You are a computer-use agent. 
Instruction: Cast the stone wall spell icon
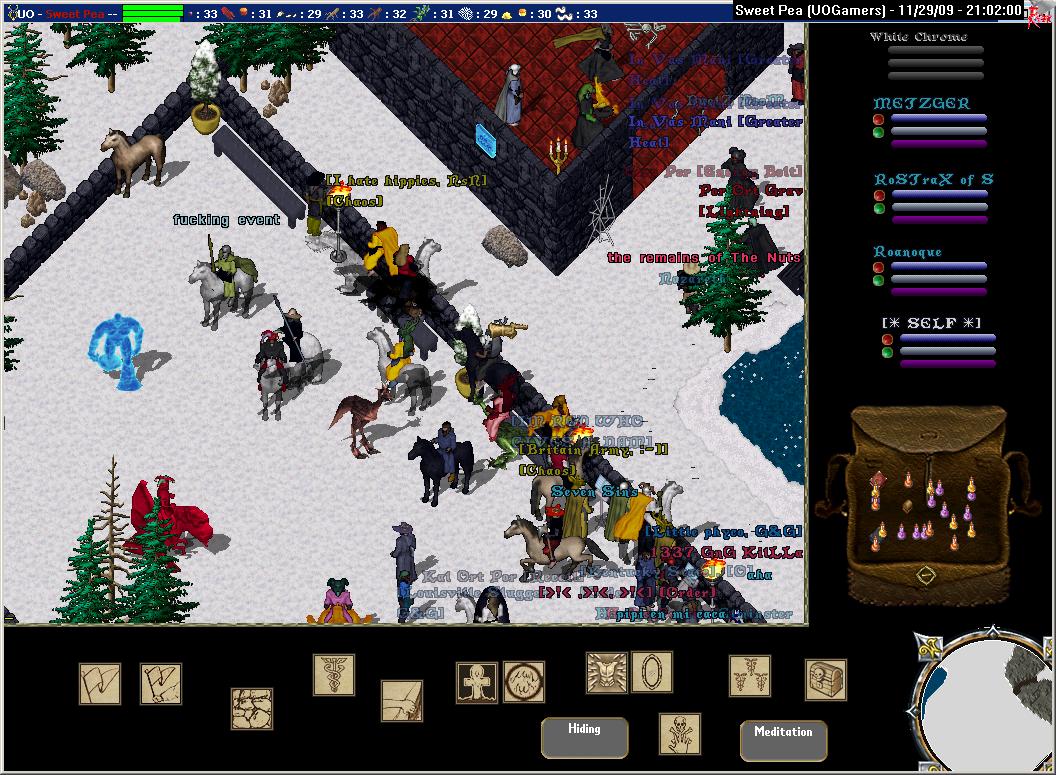tap(252, 708)
